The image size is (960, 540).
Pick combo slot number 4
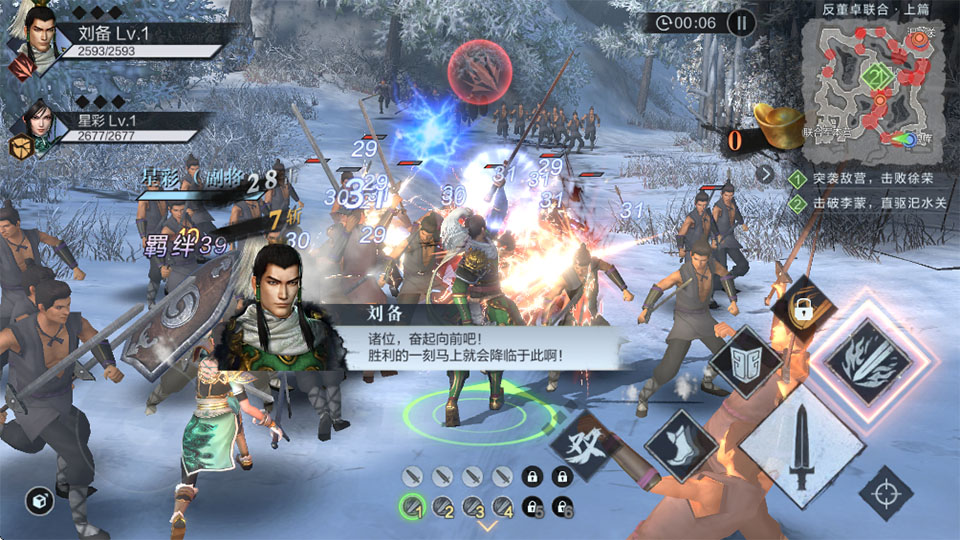click(x=503, y=506)
